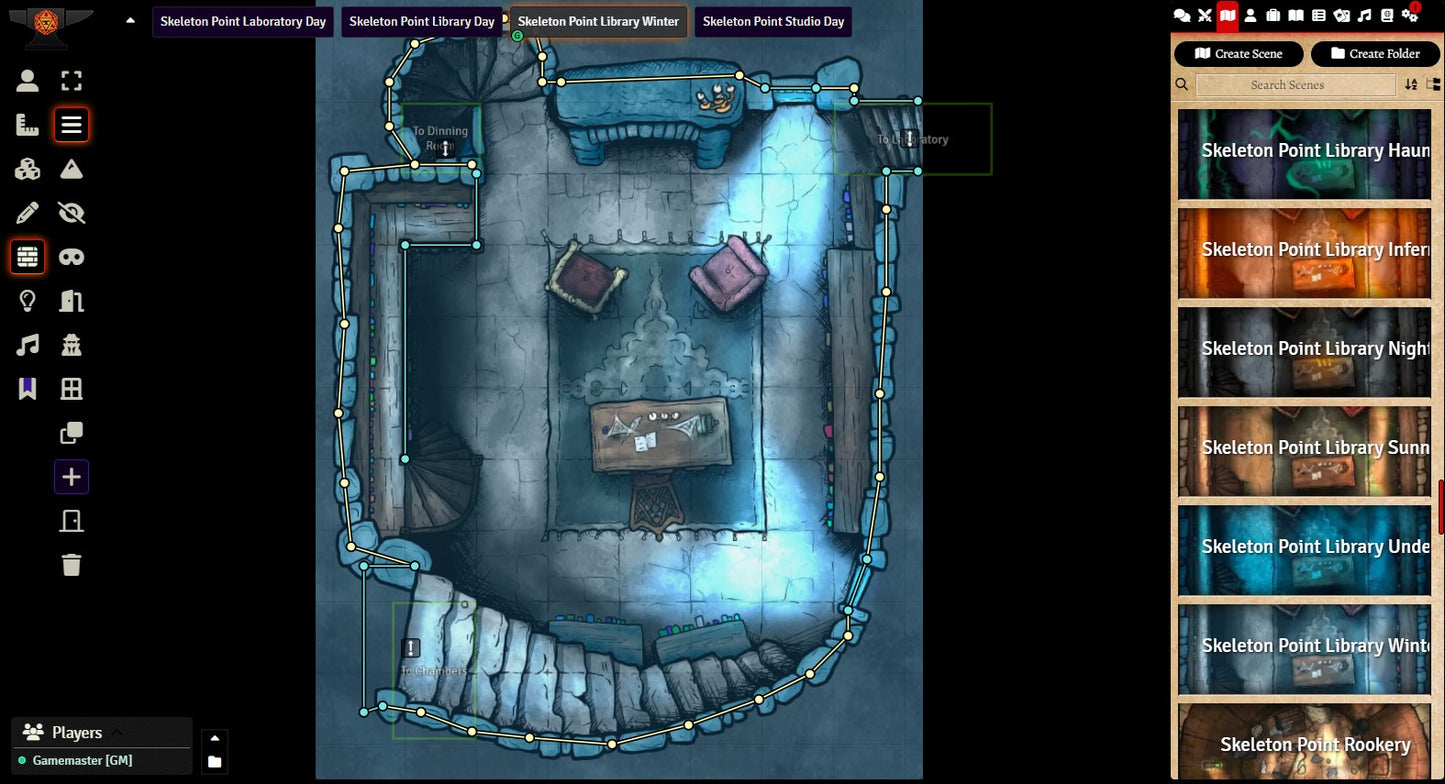Open the playlists tab in the sidebar
This screenshot has width=1445, height=784.
point(1364,15)
